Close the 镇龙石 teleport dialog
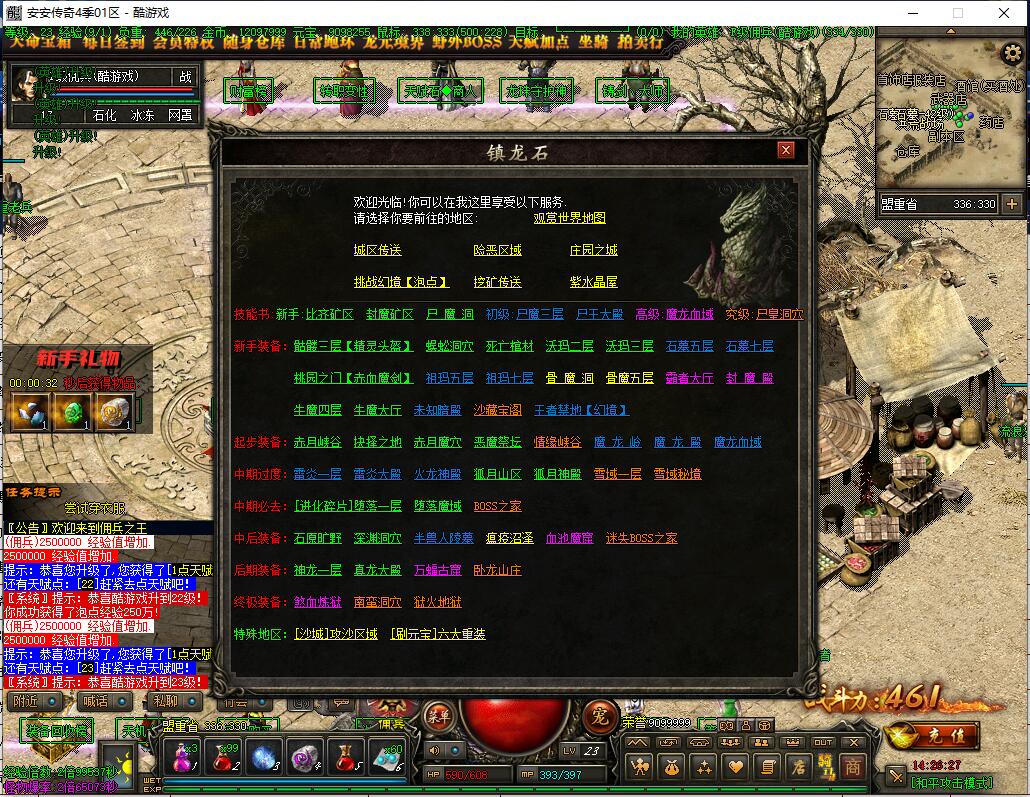 (x=786, y=150)
